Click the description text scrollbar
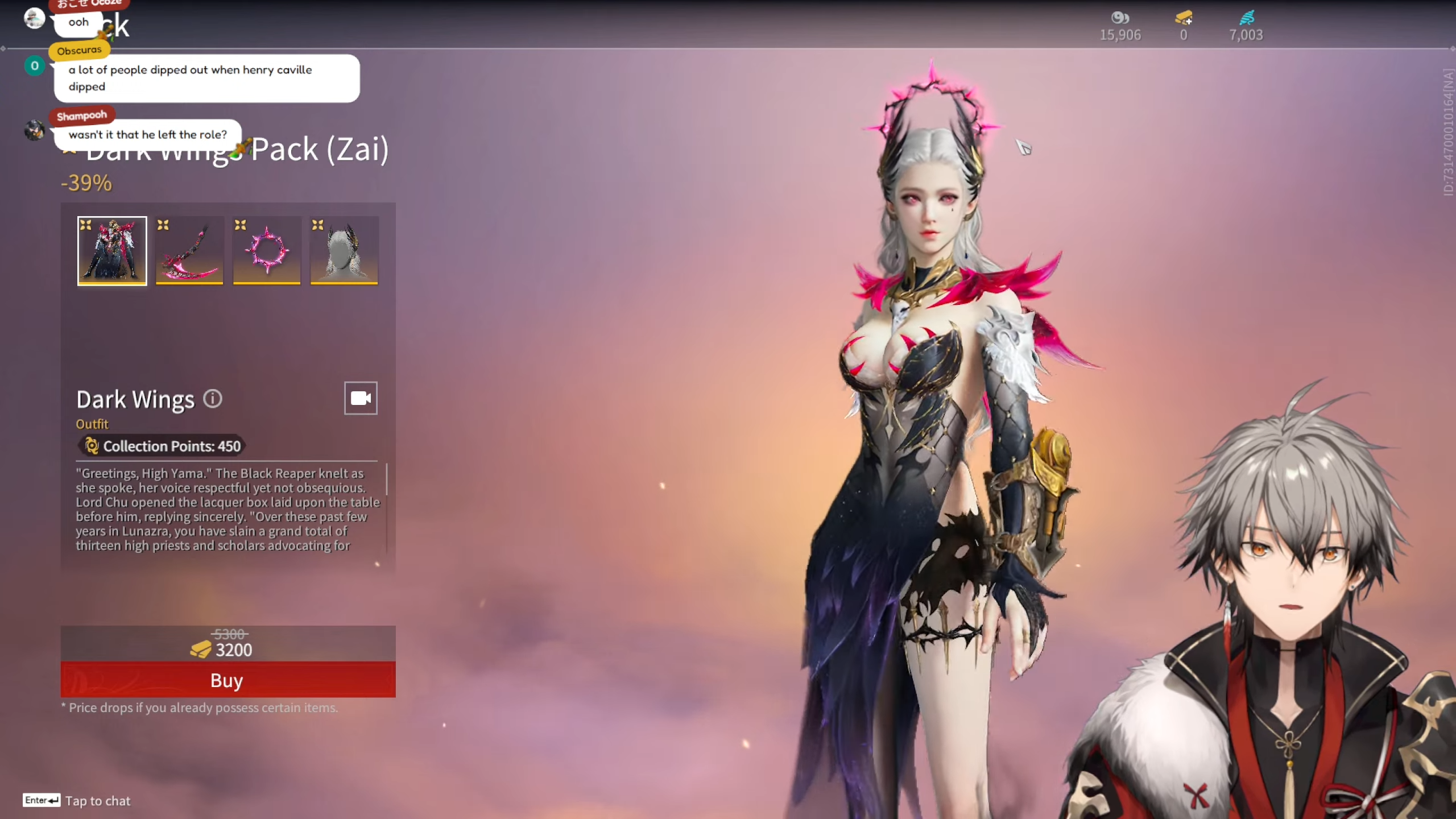The width and height of the screenshot is (1456, 819). [387, 479]
